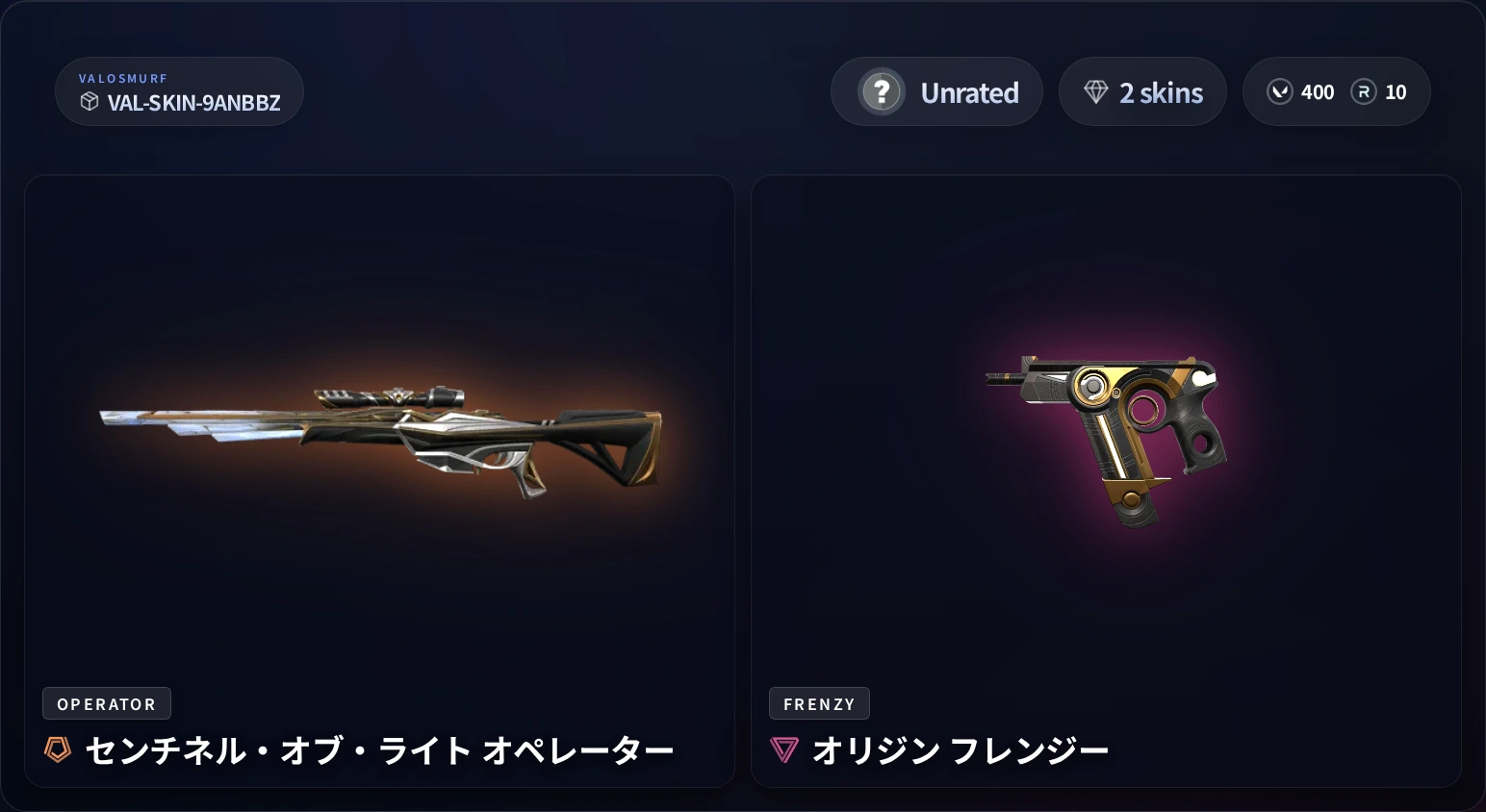Click the Radianite balance showing 10
Viewport: 1486px width, 812px height.
(x=1395, y=91)
